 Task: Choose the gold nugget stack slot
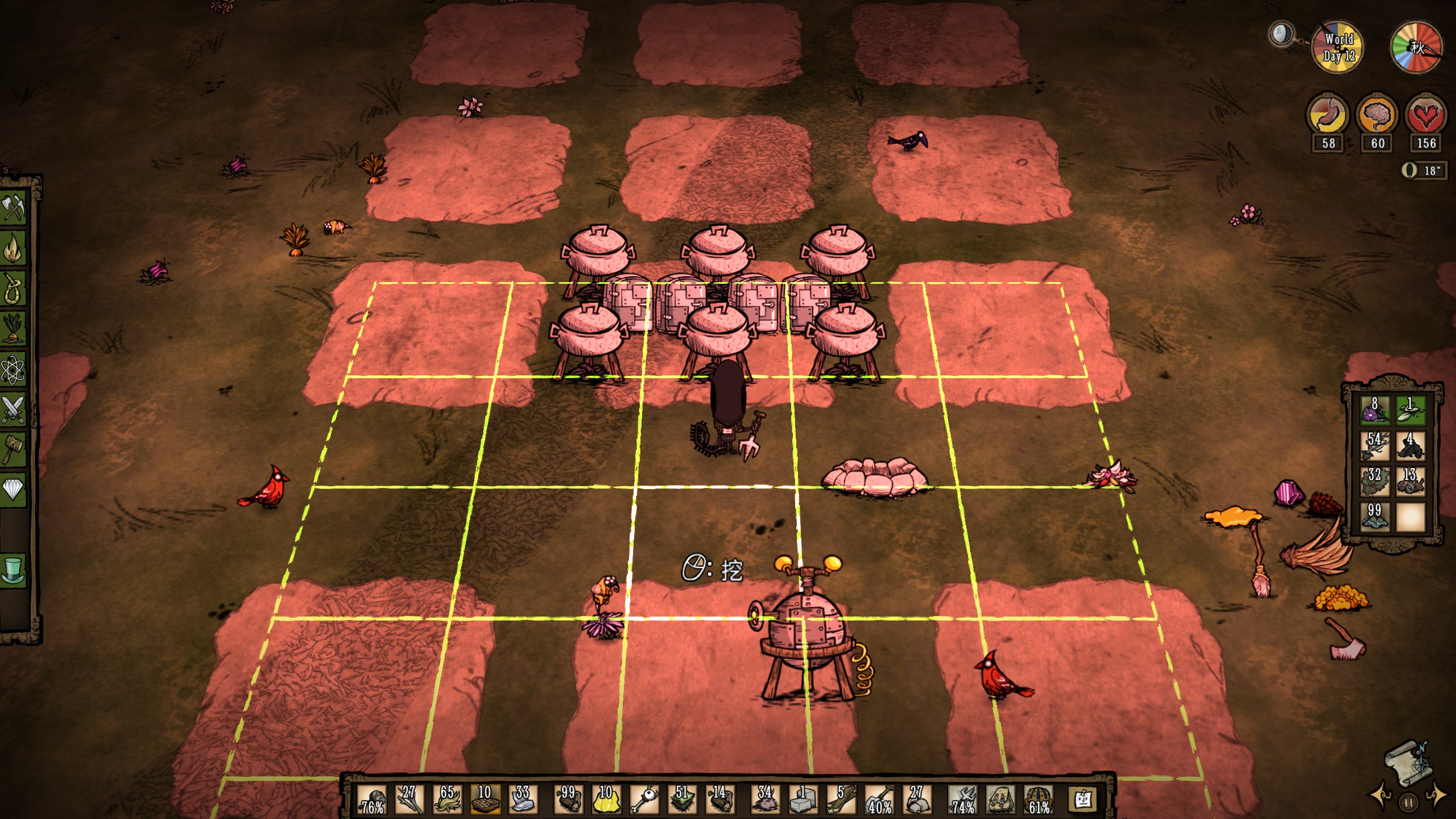(x=606, y=800)
